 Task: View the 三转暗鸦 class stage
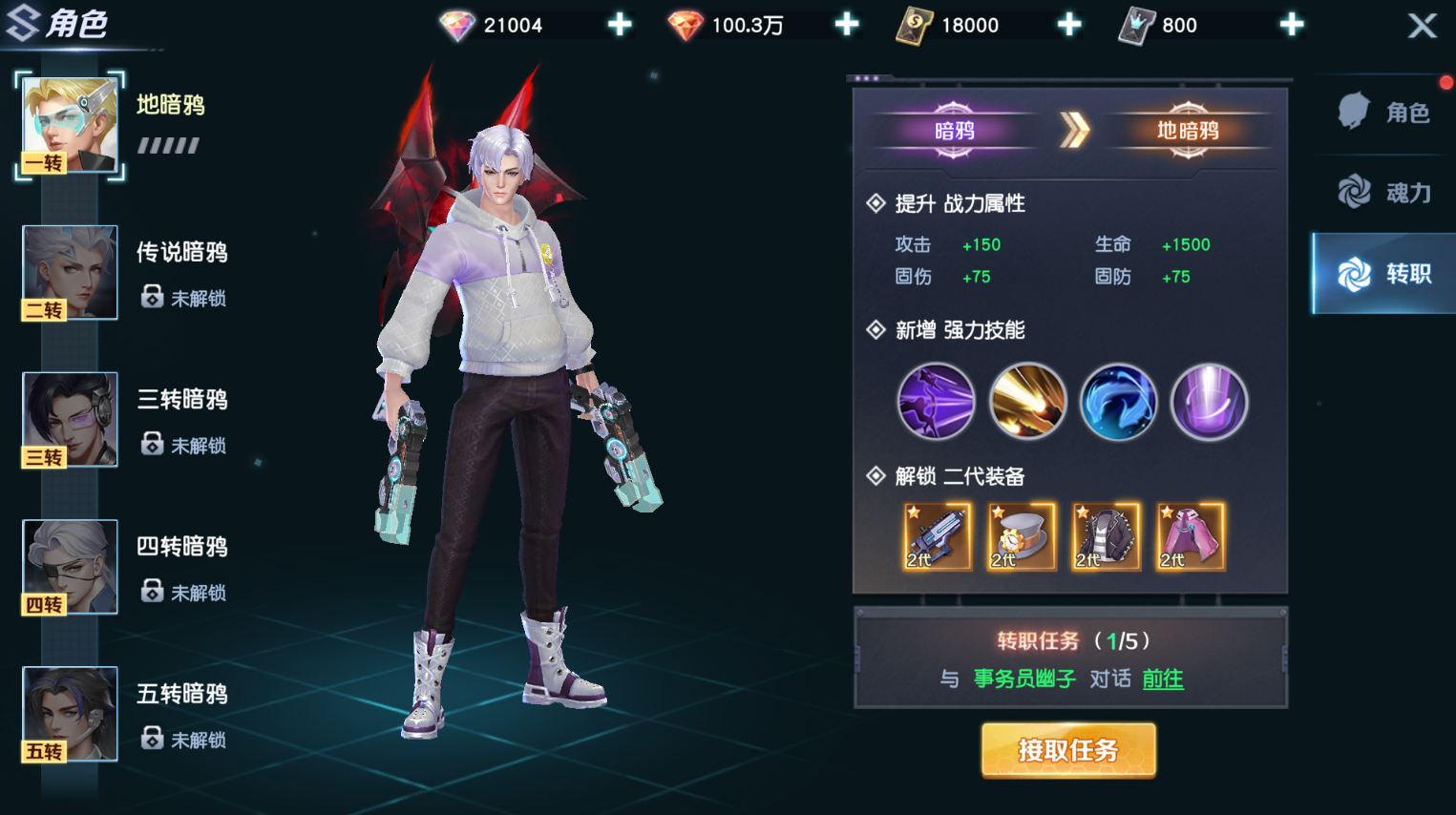pyautogui.click(x=70, y=420)
